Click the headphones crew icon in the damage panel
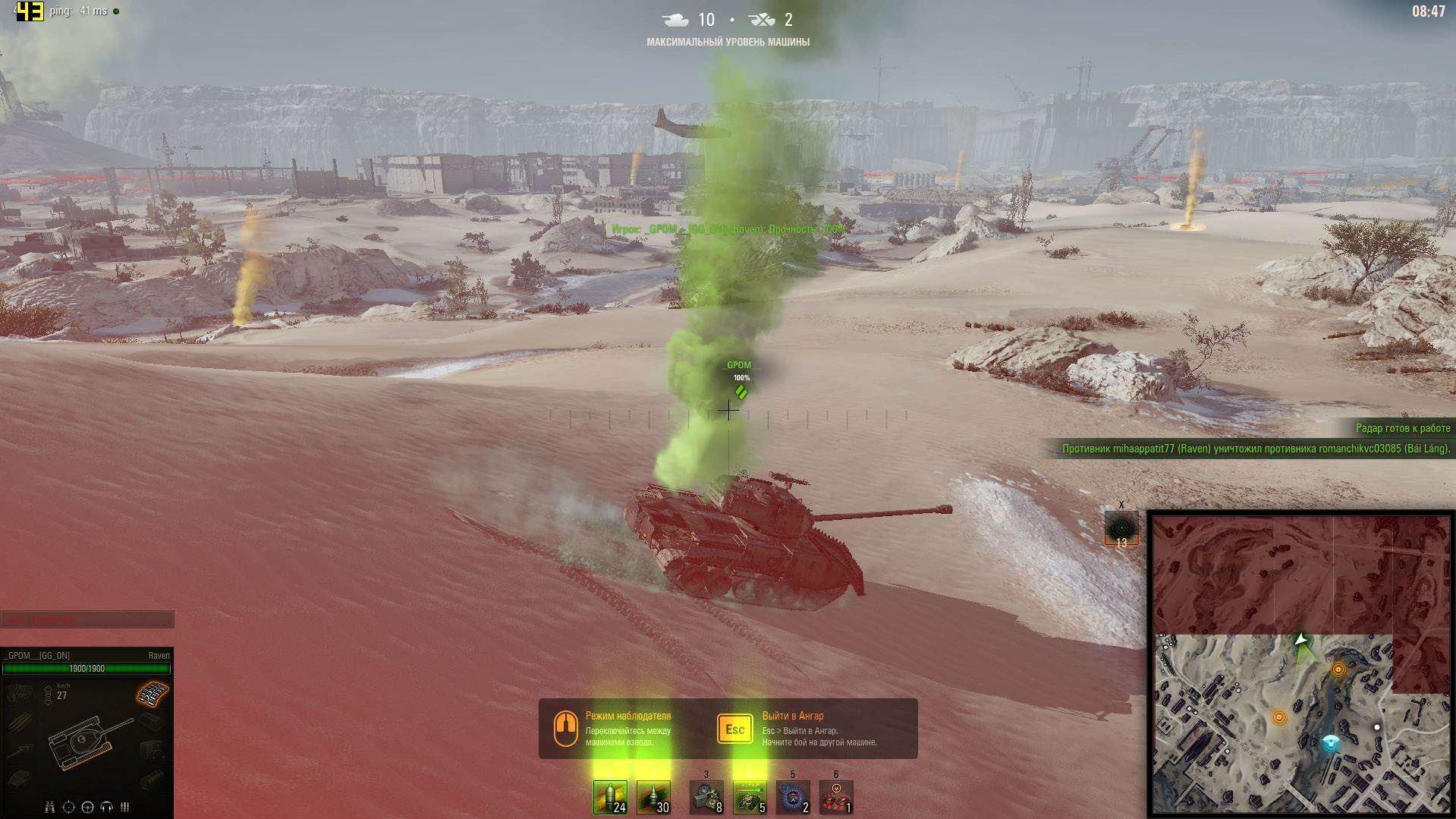 [x=106, y=807]
